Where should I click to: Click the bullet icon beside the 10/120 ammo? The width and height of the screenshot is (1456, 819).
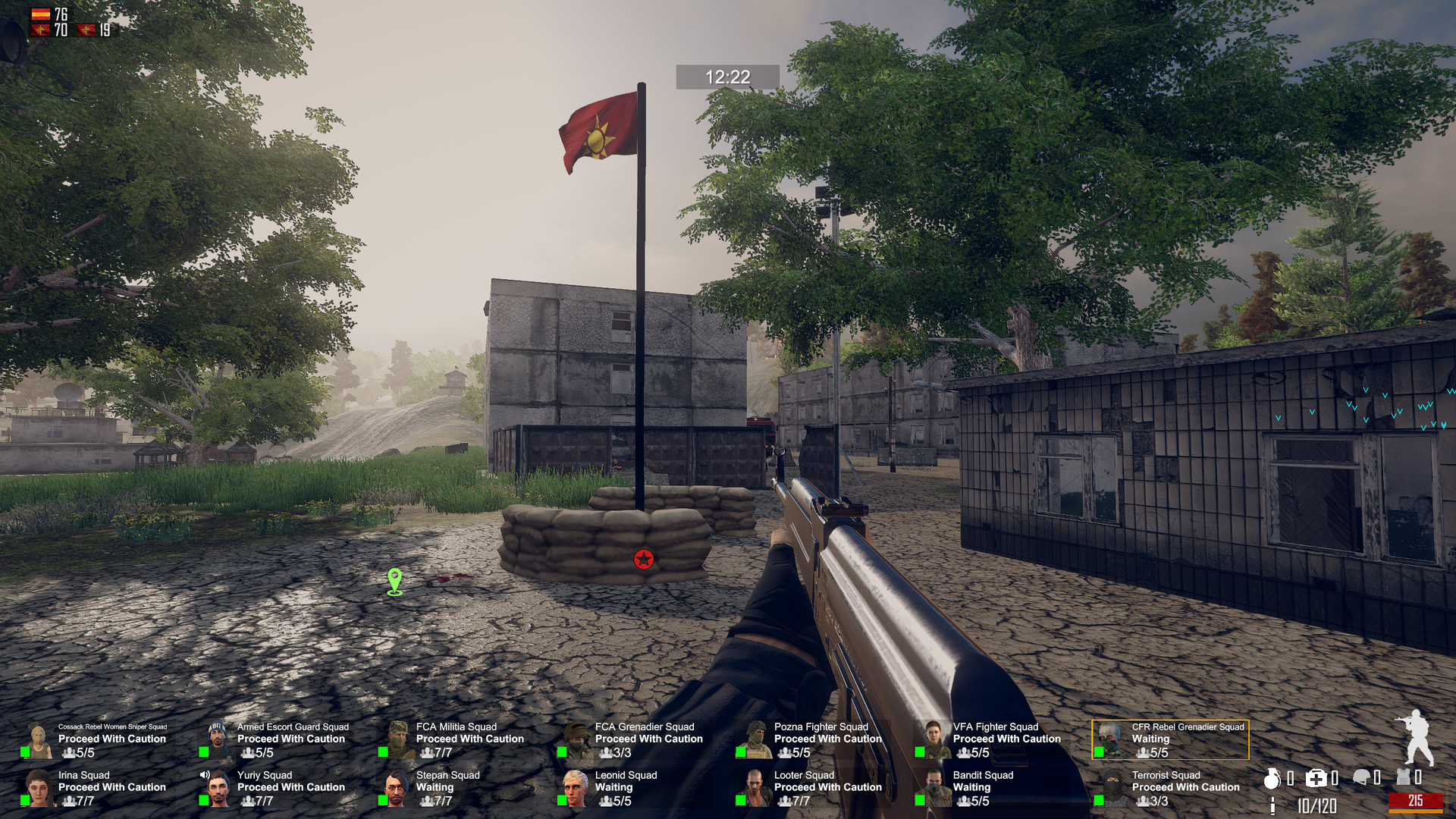click(x=1272, y=806)
